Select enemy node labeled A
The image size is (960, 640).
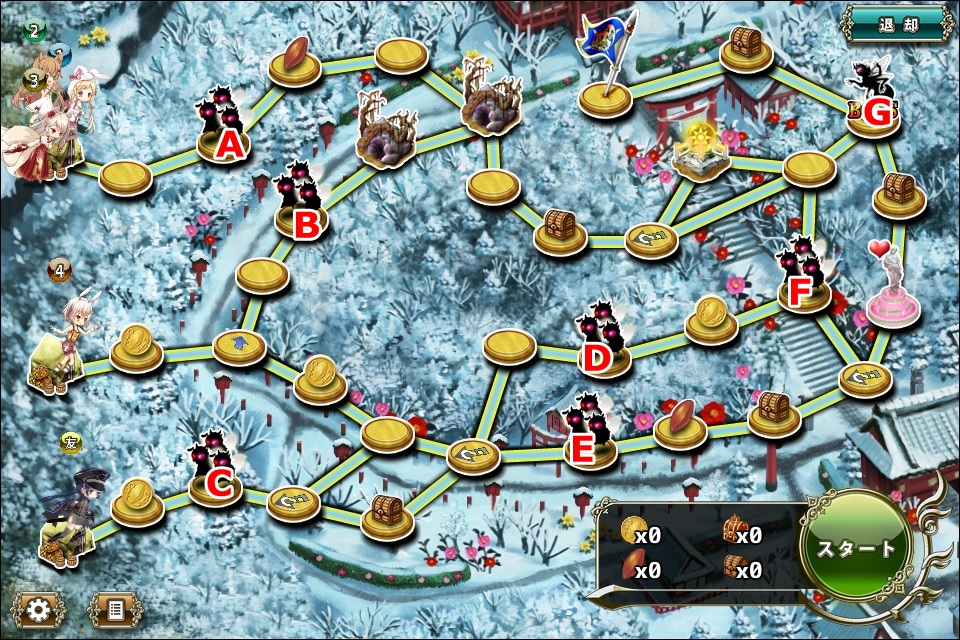tap(224, 135)
